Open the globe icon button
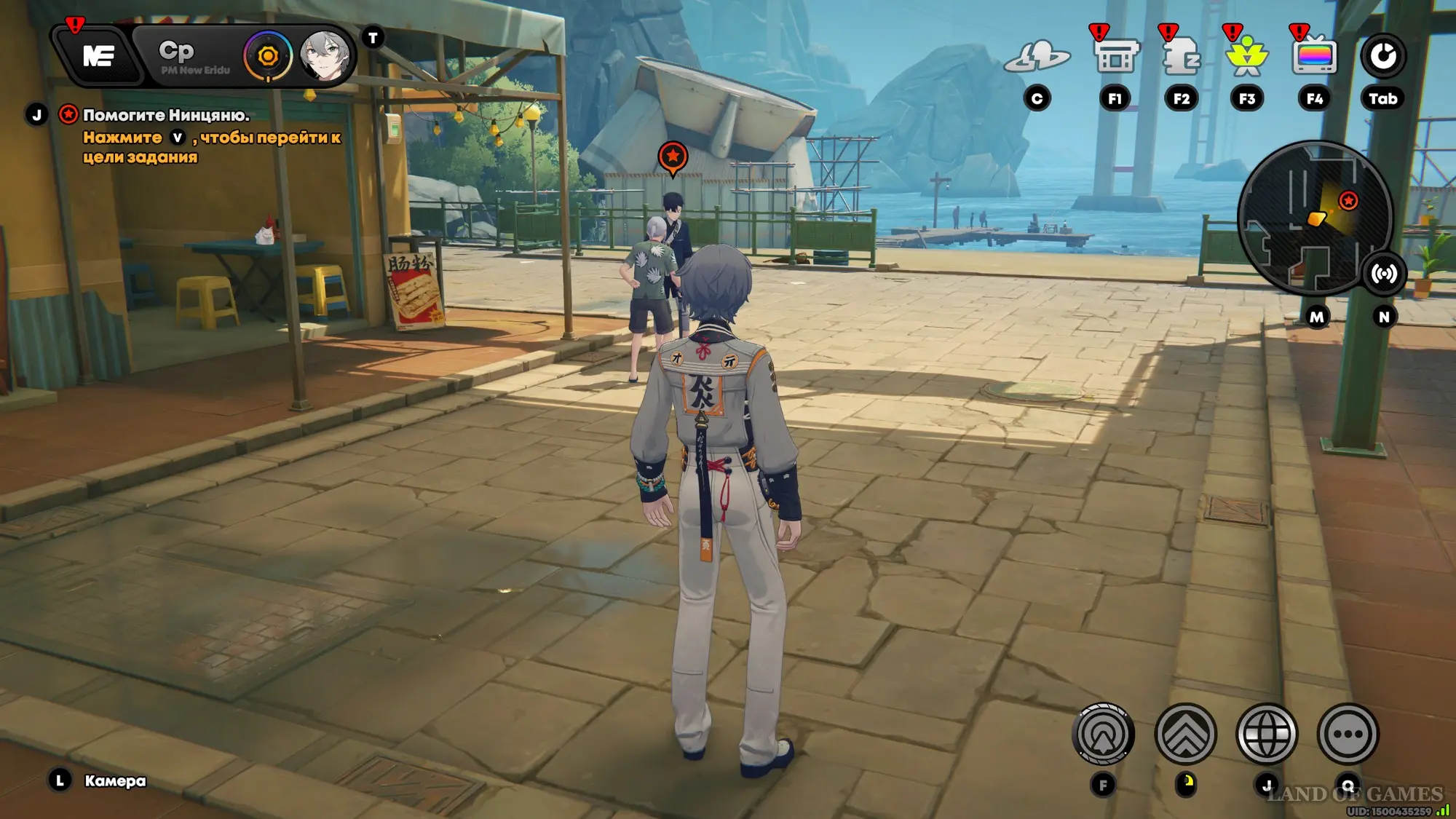The width and height of the screenshot is (1456, 819). [1267, 734]
